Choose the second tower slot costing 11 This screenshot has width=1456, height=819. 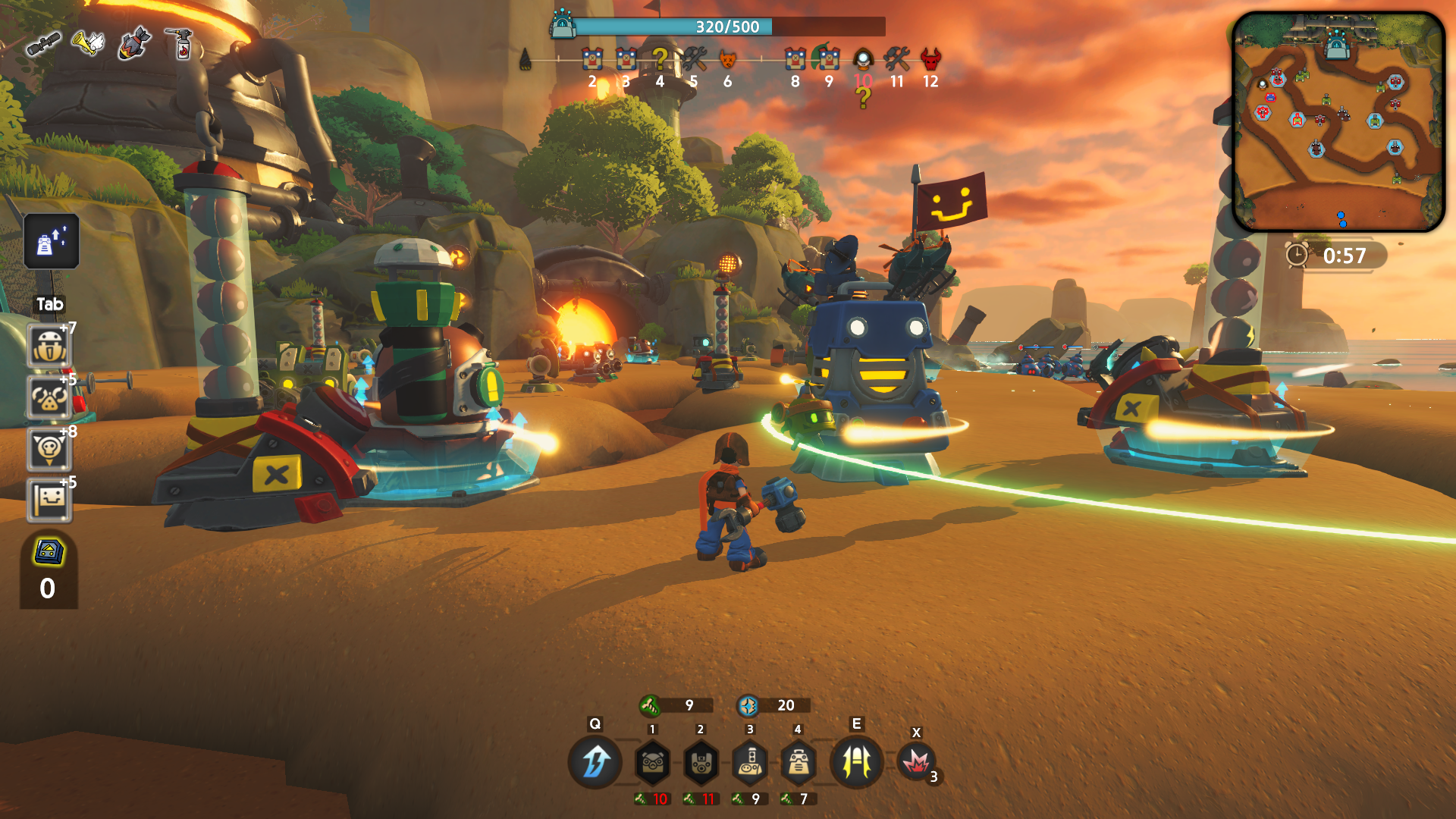click(701, 761)
